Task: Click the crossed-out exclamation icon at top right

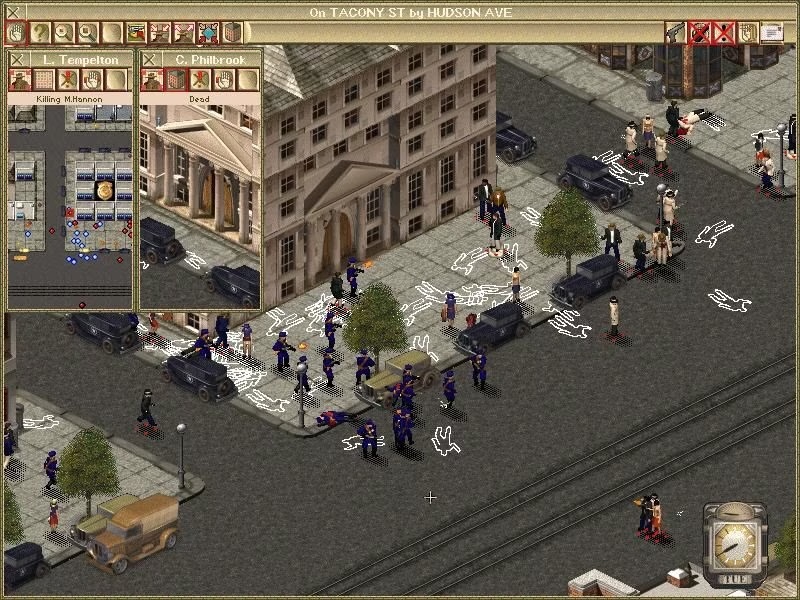Action: point(724,32)
